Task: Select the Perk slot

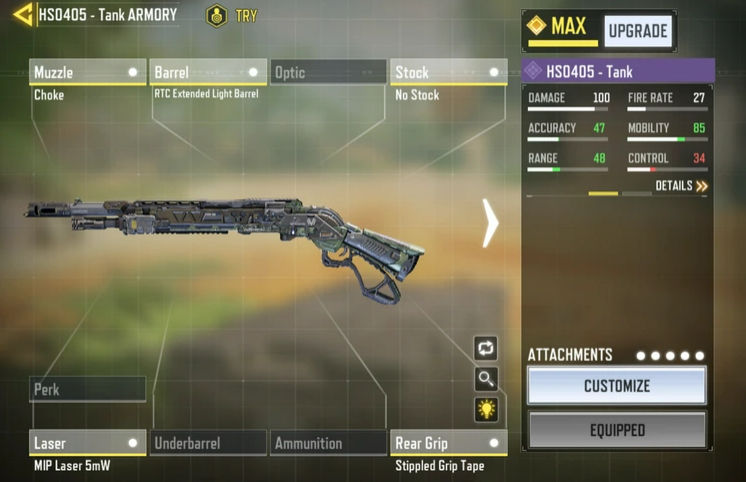Action: pyautogui.click(x=88, y=389)
